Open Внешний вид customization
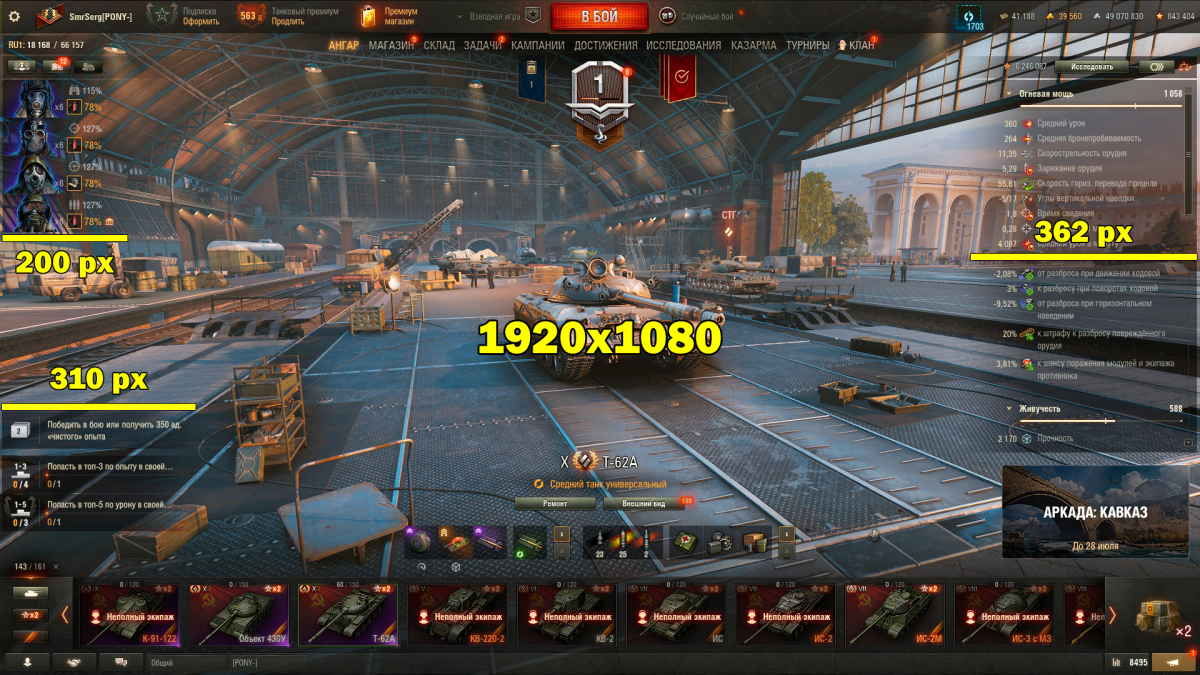Viewport: 1200px width, 675px height. coord(644,504)
